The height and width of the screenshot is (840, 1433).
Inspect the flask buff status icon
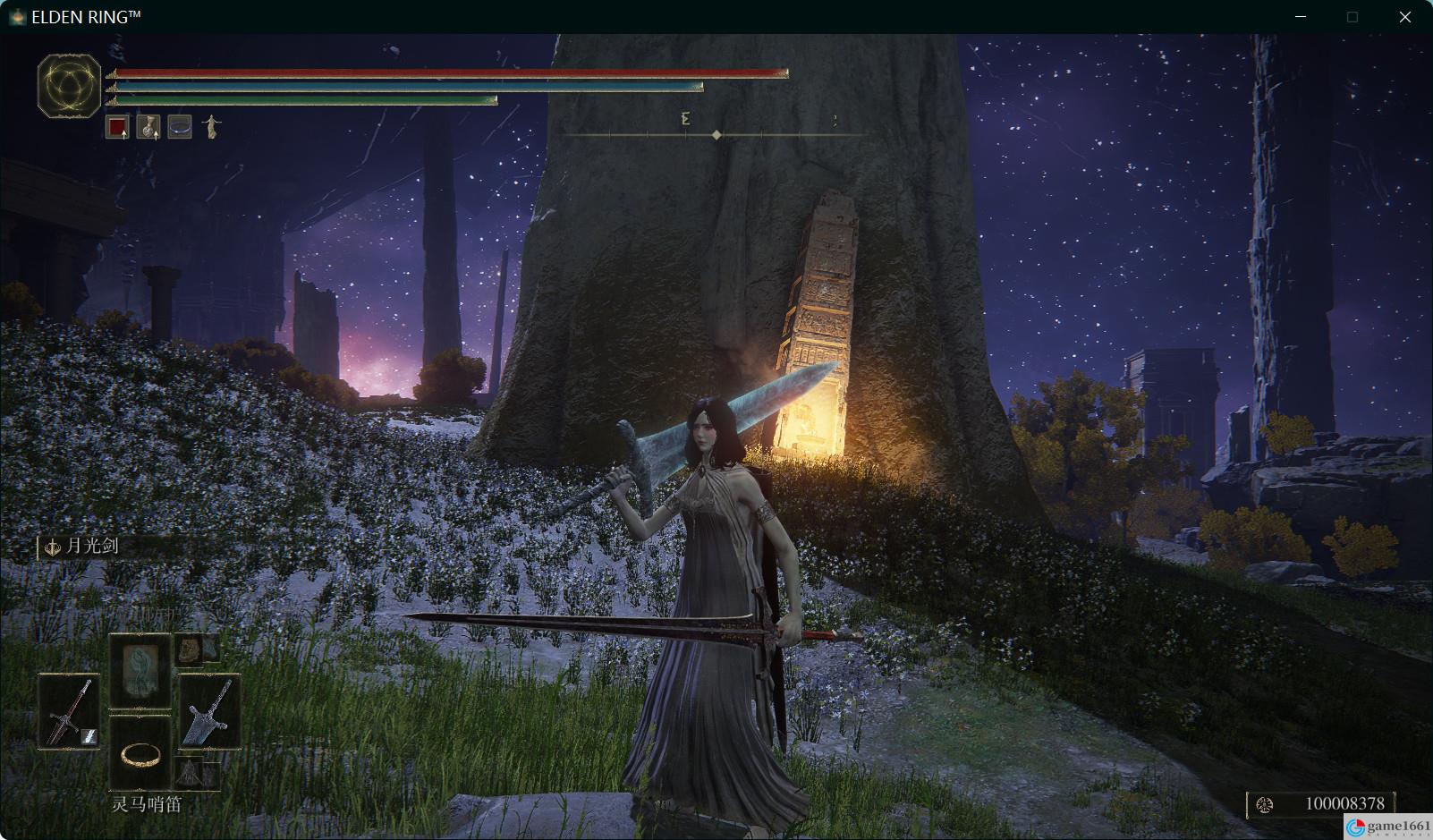pyautogui.click(x=148, y=127)
